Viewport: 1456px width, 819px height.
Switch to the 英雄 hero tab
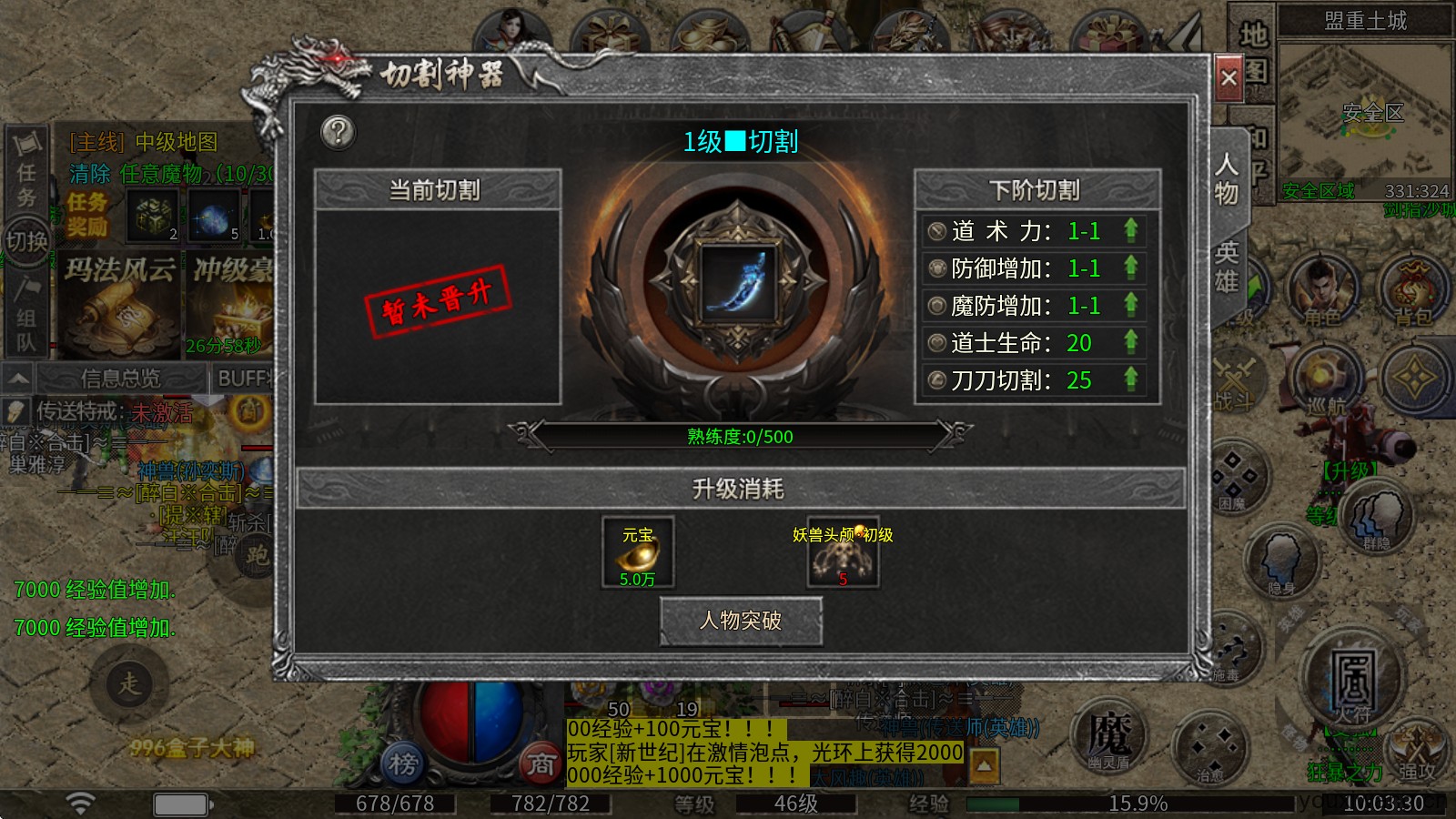1226,259
